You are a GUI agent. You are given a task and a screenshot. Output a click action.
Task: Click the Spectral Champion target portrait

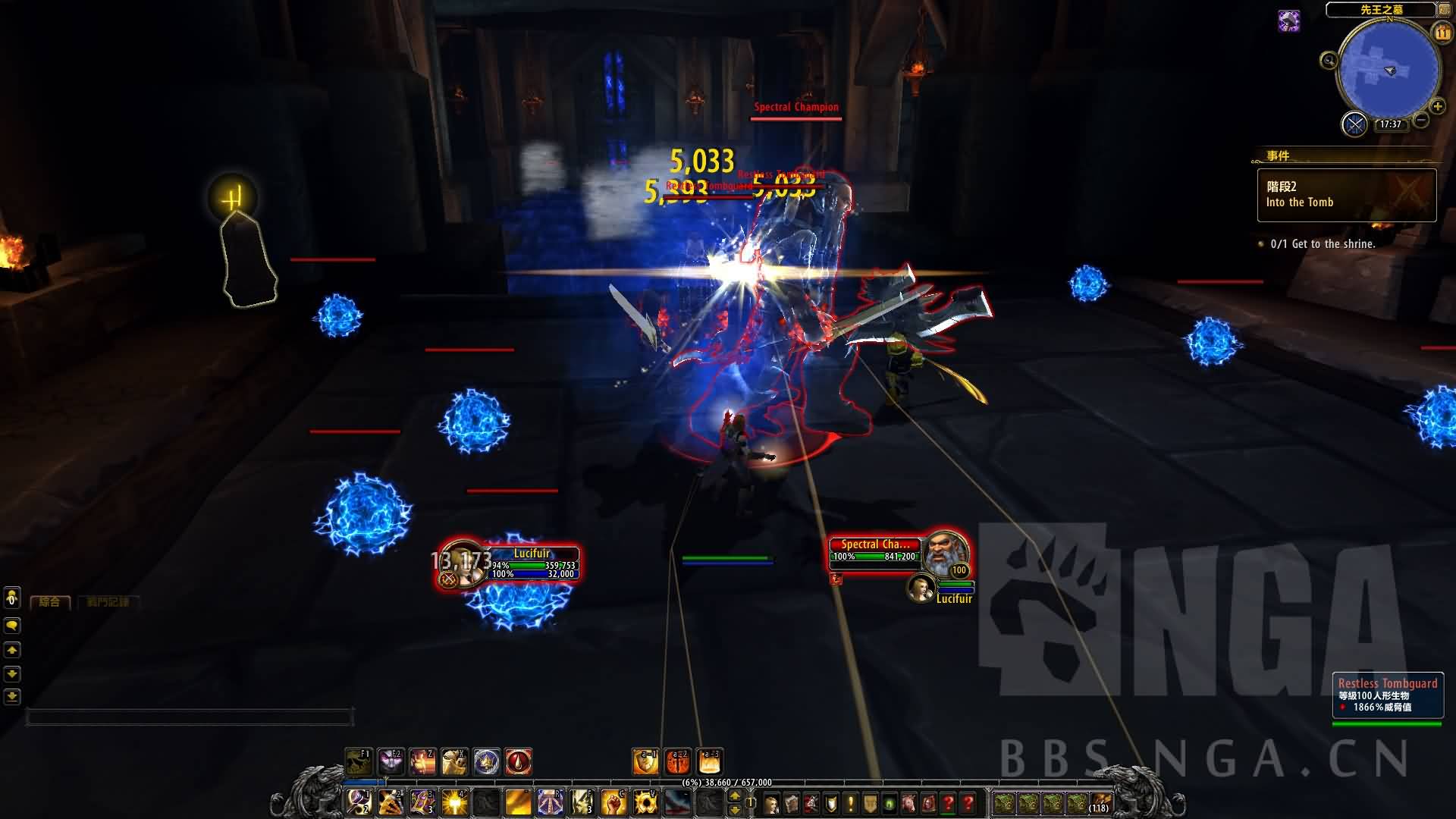coord(946,554)
